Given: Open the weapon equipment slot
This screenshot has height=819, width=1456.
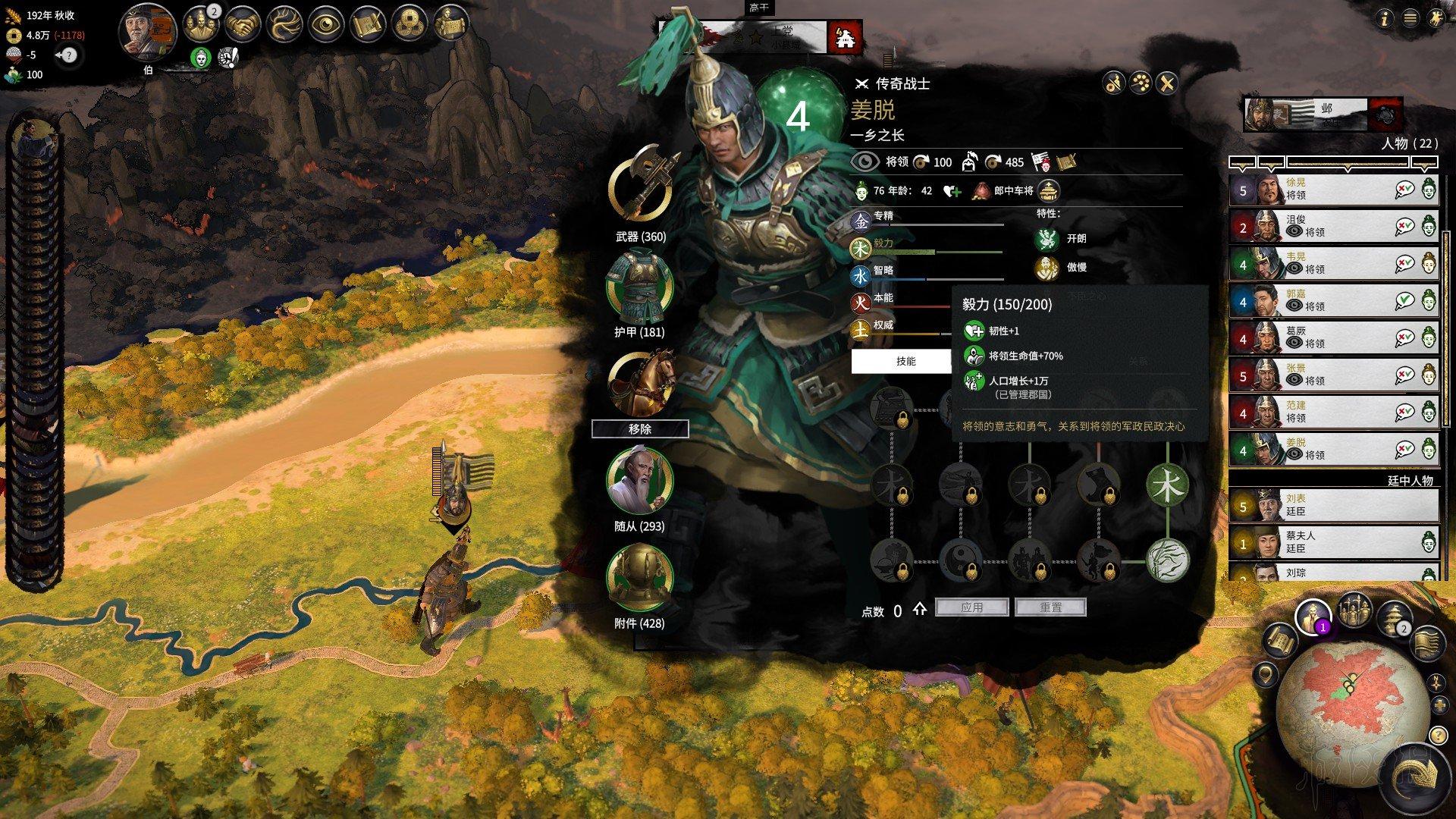Looking at the screenshot, I should (x=641, y=187).
